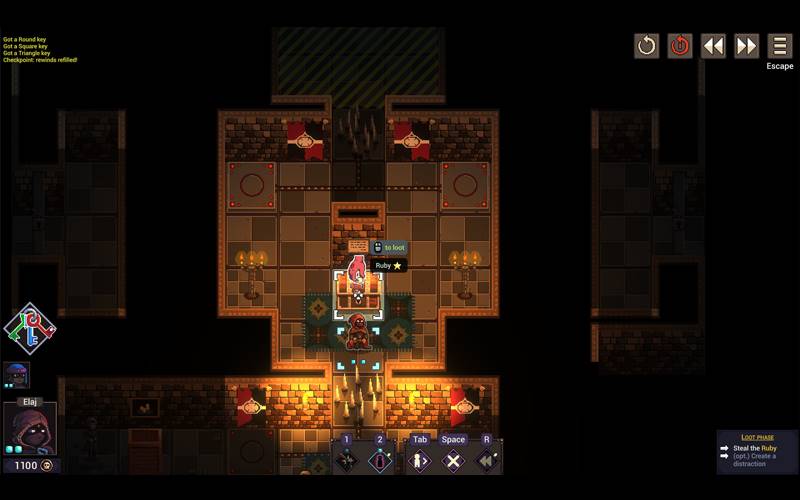Use the rewind ability diamond icon
Viewport: 800px width, 500px height.
click(487, 461)
